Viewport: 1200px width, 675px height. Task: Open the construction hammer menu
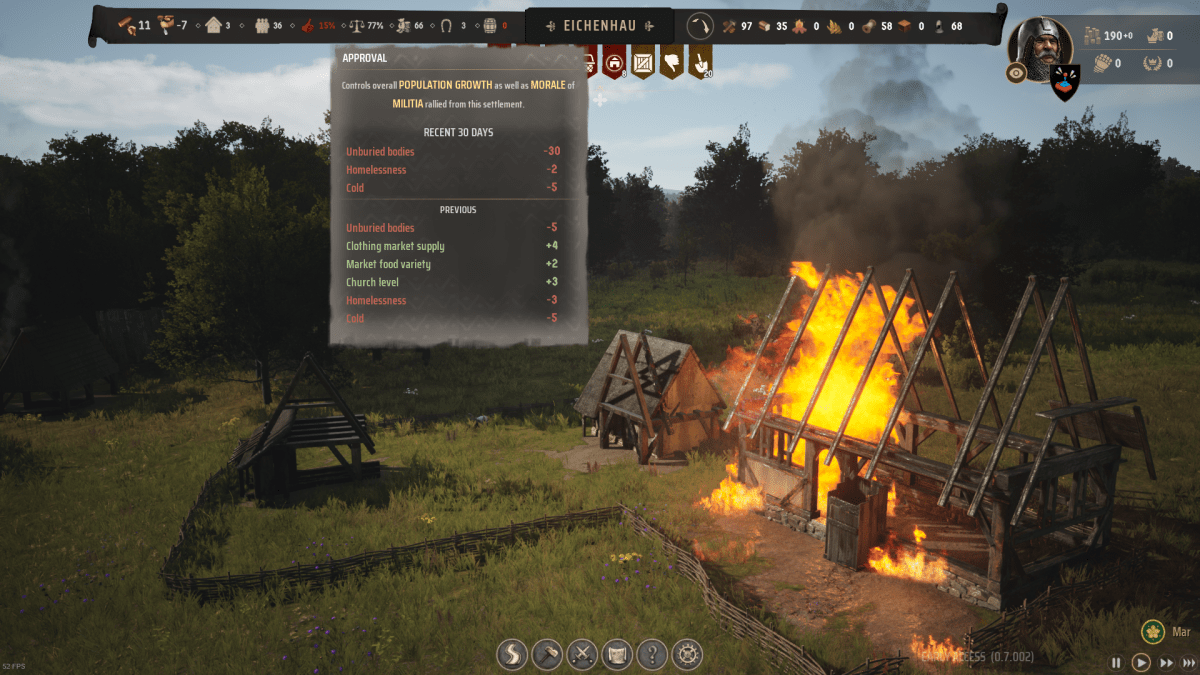pyautogui.click(x=547, y=655)
